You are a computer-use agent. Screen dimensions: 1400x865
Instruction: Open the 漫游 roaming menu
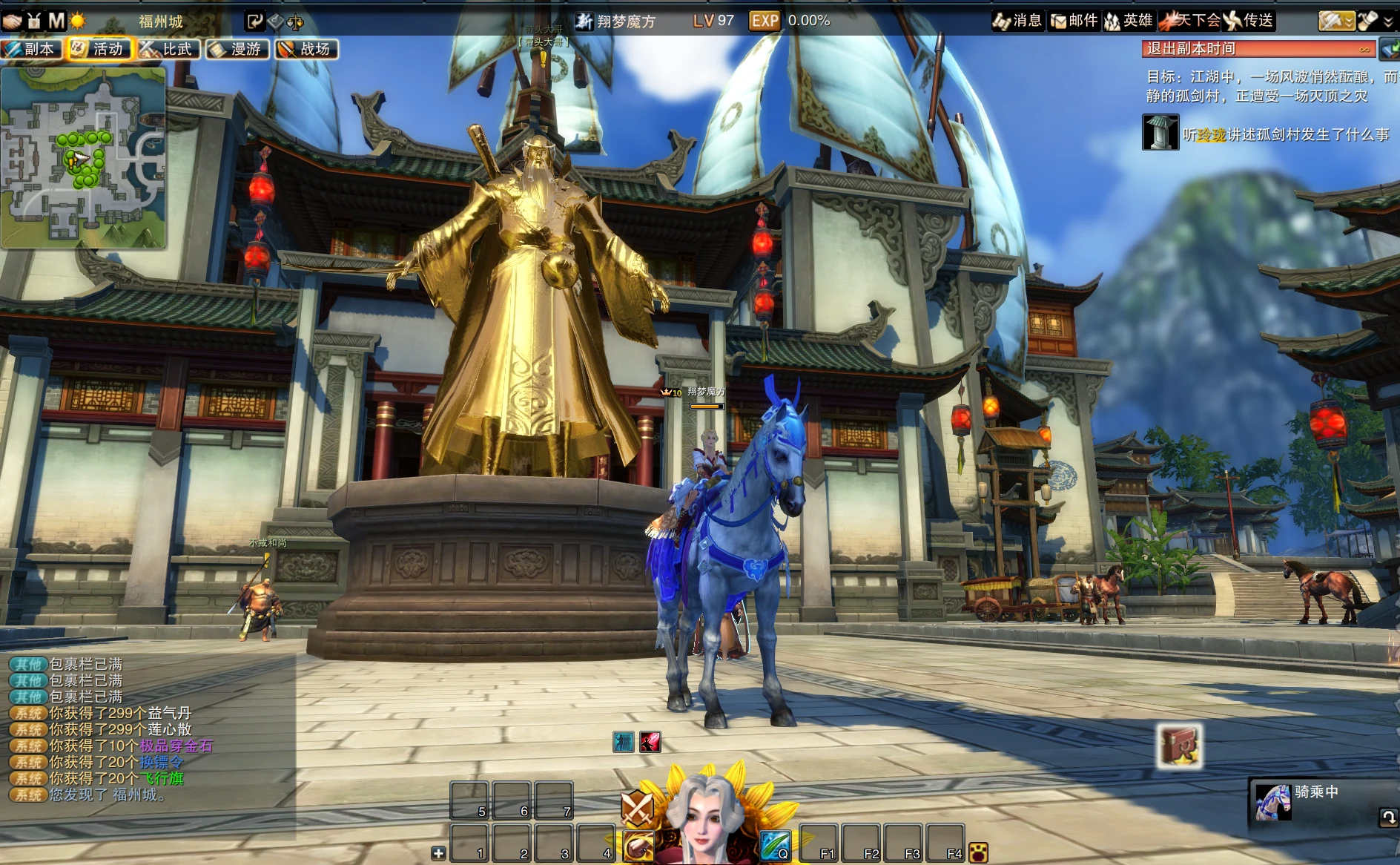(x=237, y=49)
